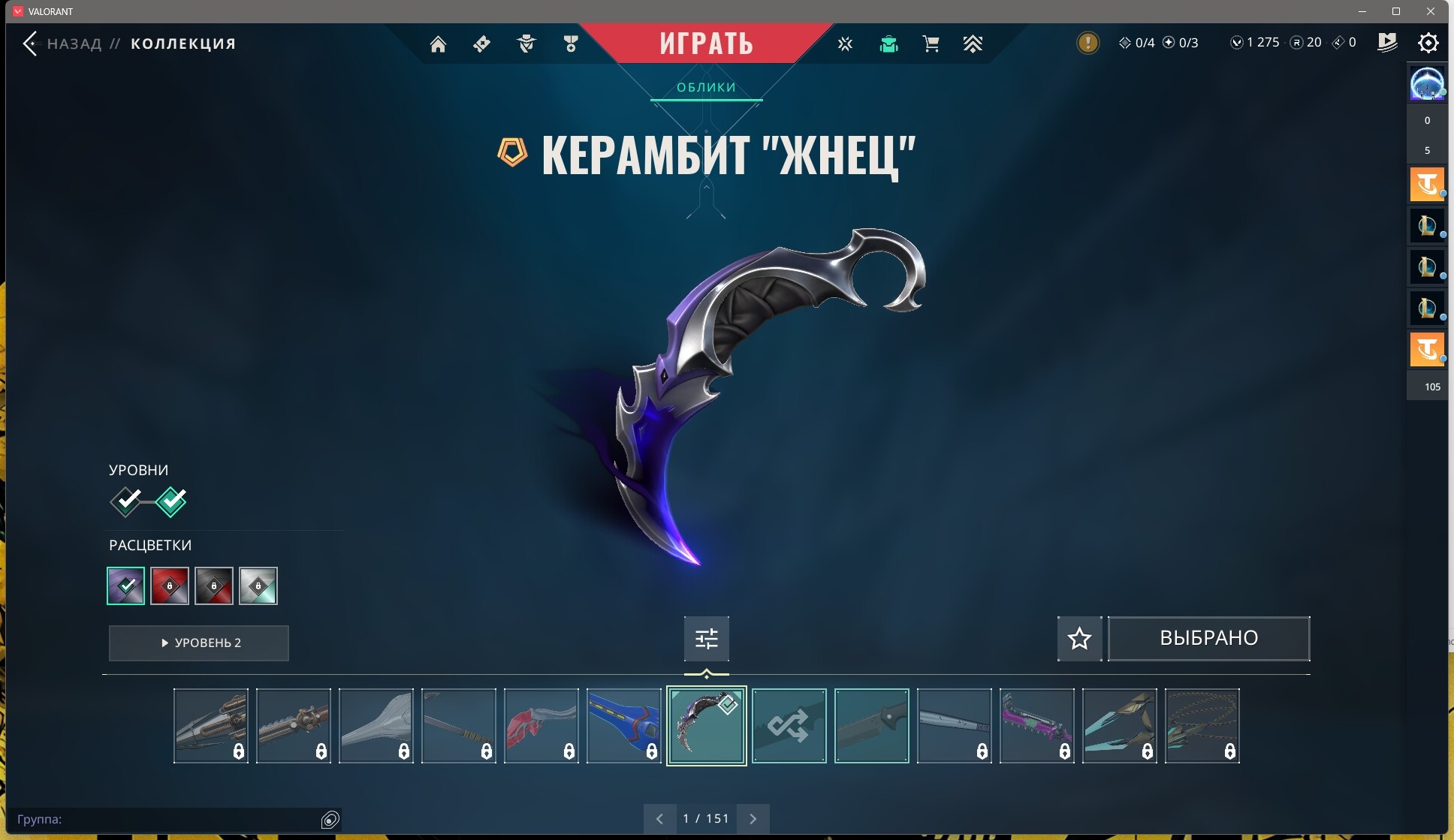Go to the previous skins page
The height and width of the screenshot is (840, 1454).
pos(659,819)
